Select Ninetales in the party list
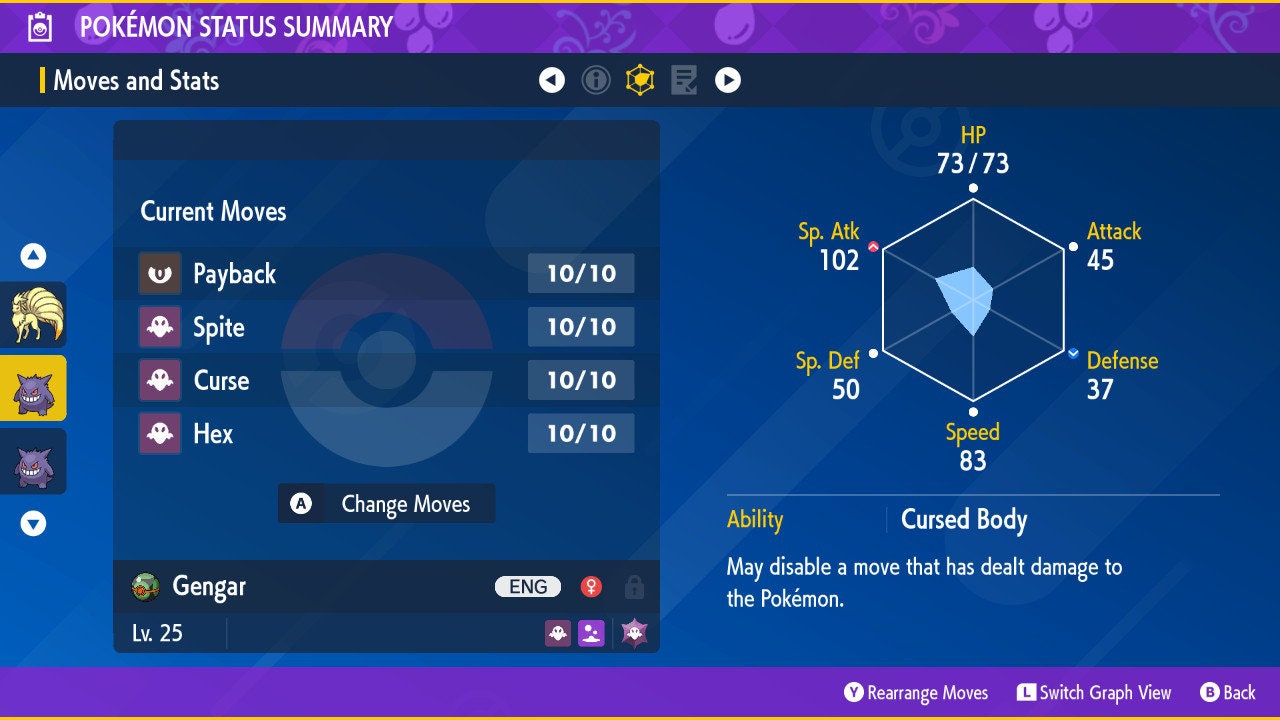1280x720 pixels. [33, 314]
